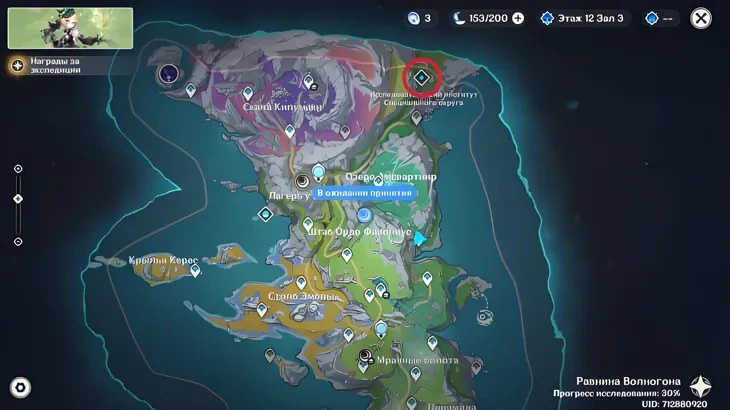Click the zoom-out button on the map slider
This screenshot has height=410, width=730.
pos(18,241)
